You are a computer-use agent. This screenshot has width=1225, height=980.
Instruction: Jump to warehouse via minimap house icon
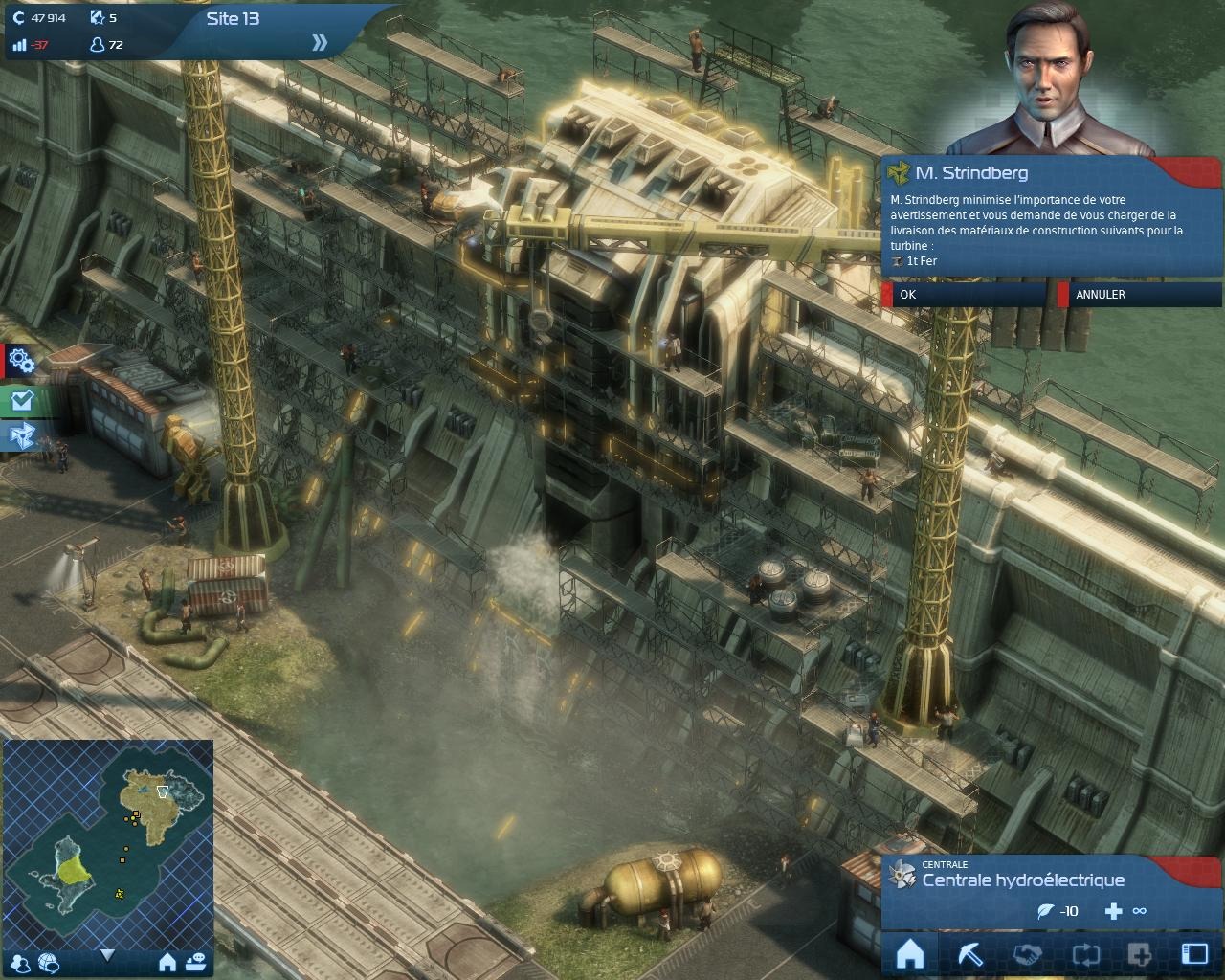[167, 962]
